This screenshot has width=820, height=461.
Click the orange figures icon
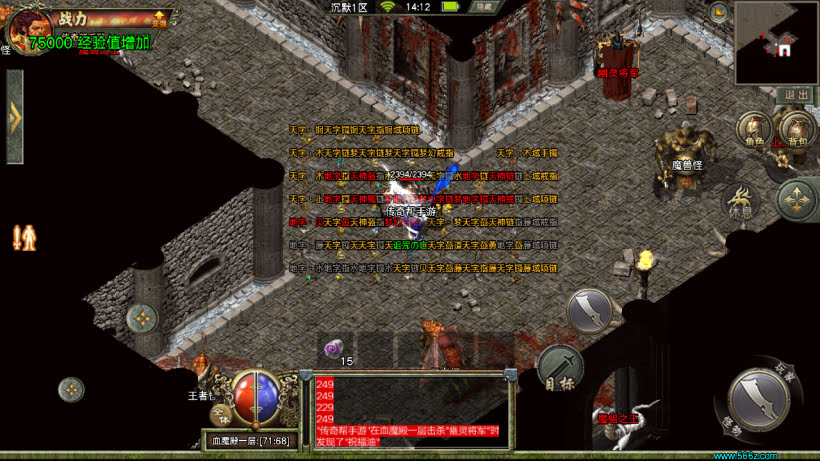(x=24, y=237)
